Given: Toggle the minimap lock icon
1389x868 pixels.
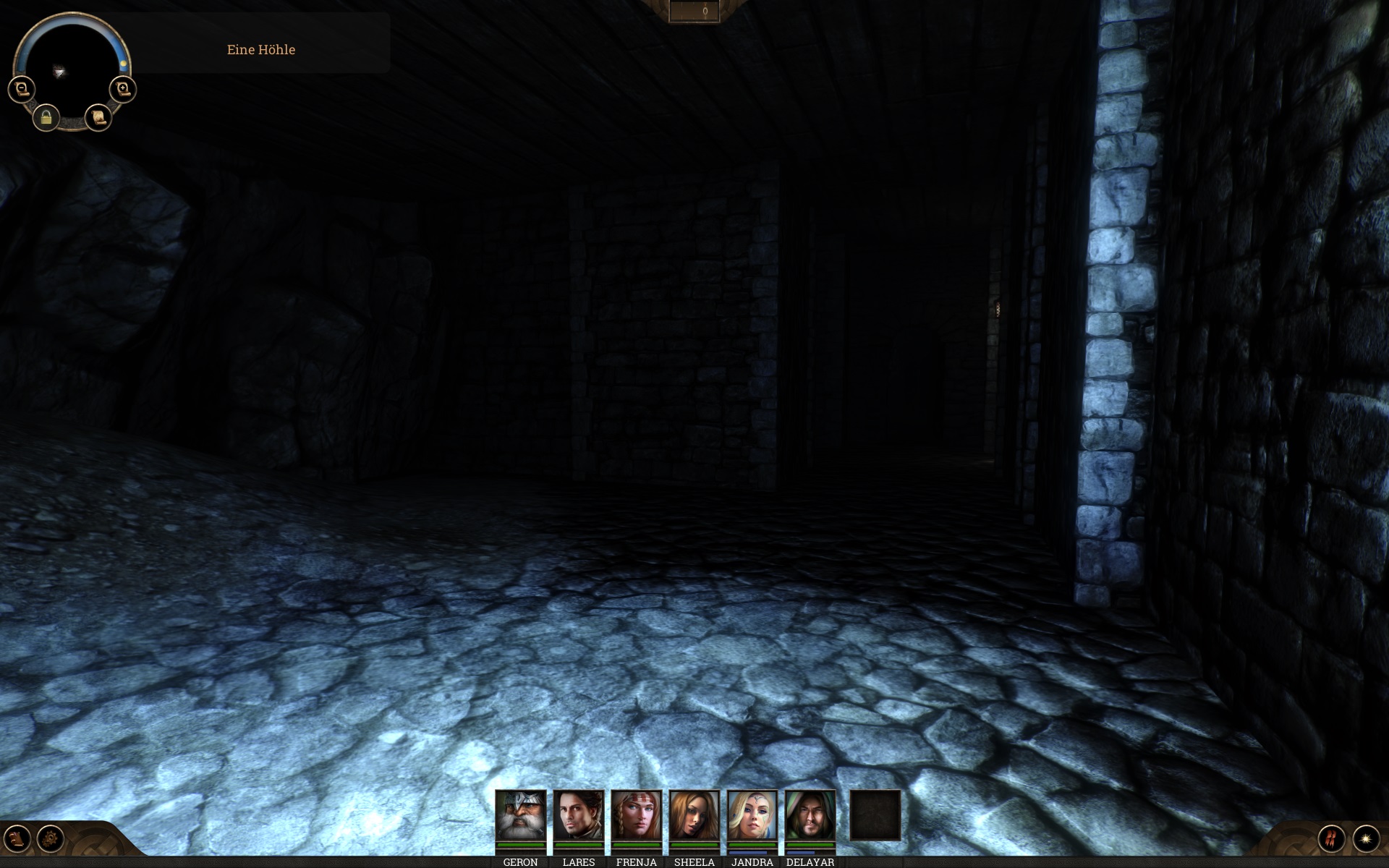Looking at the screenshot, I should click(46, 117).
